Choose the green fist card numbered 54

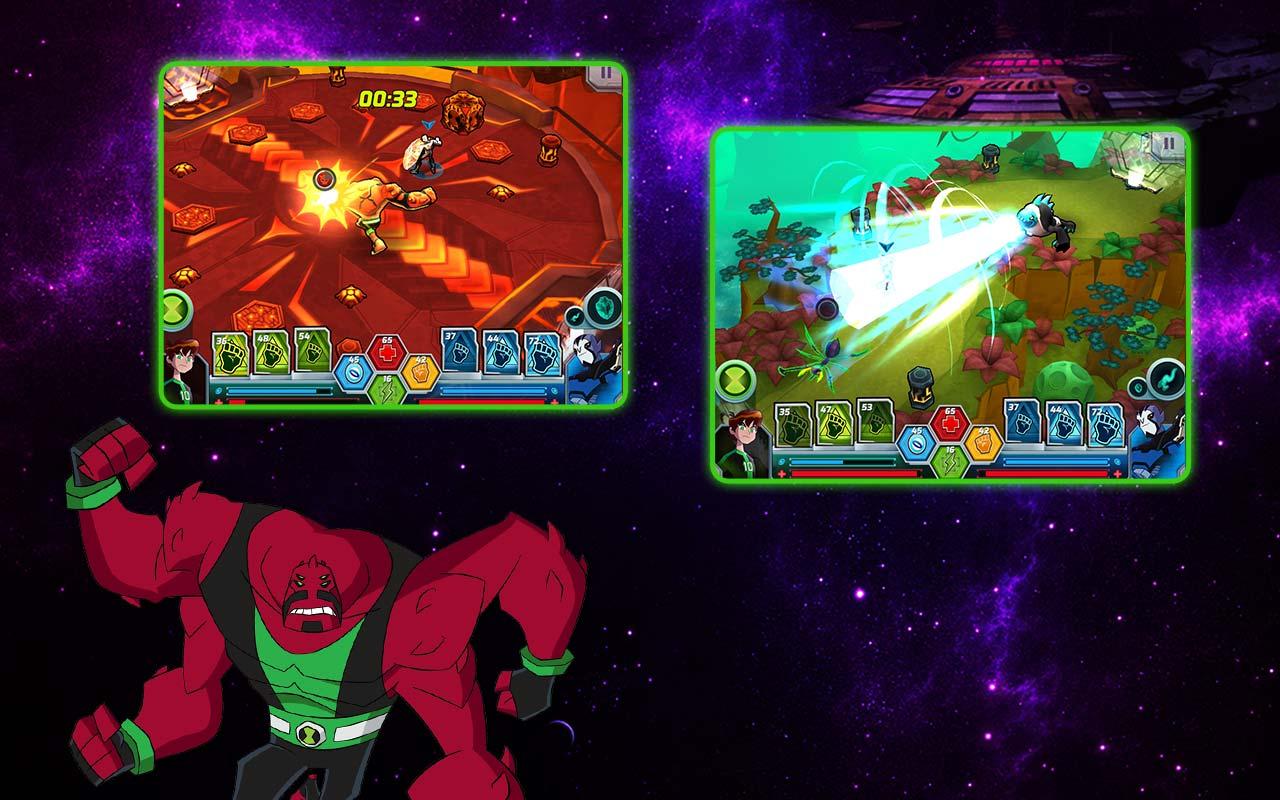point(308,351)
